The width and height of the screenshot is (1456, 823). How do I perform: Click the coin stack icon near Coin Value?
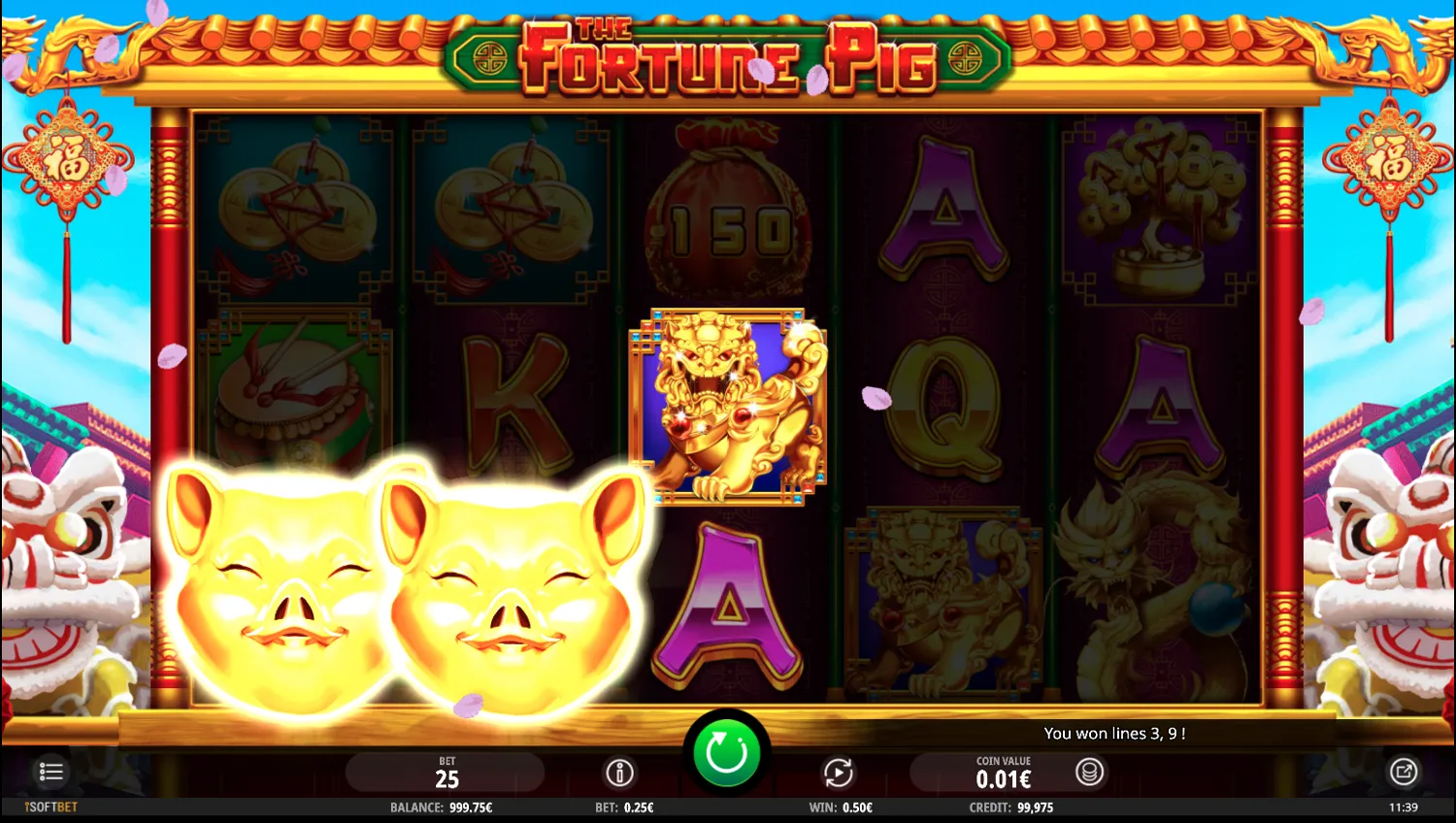[1089, 774]
